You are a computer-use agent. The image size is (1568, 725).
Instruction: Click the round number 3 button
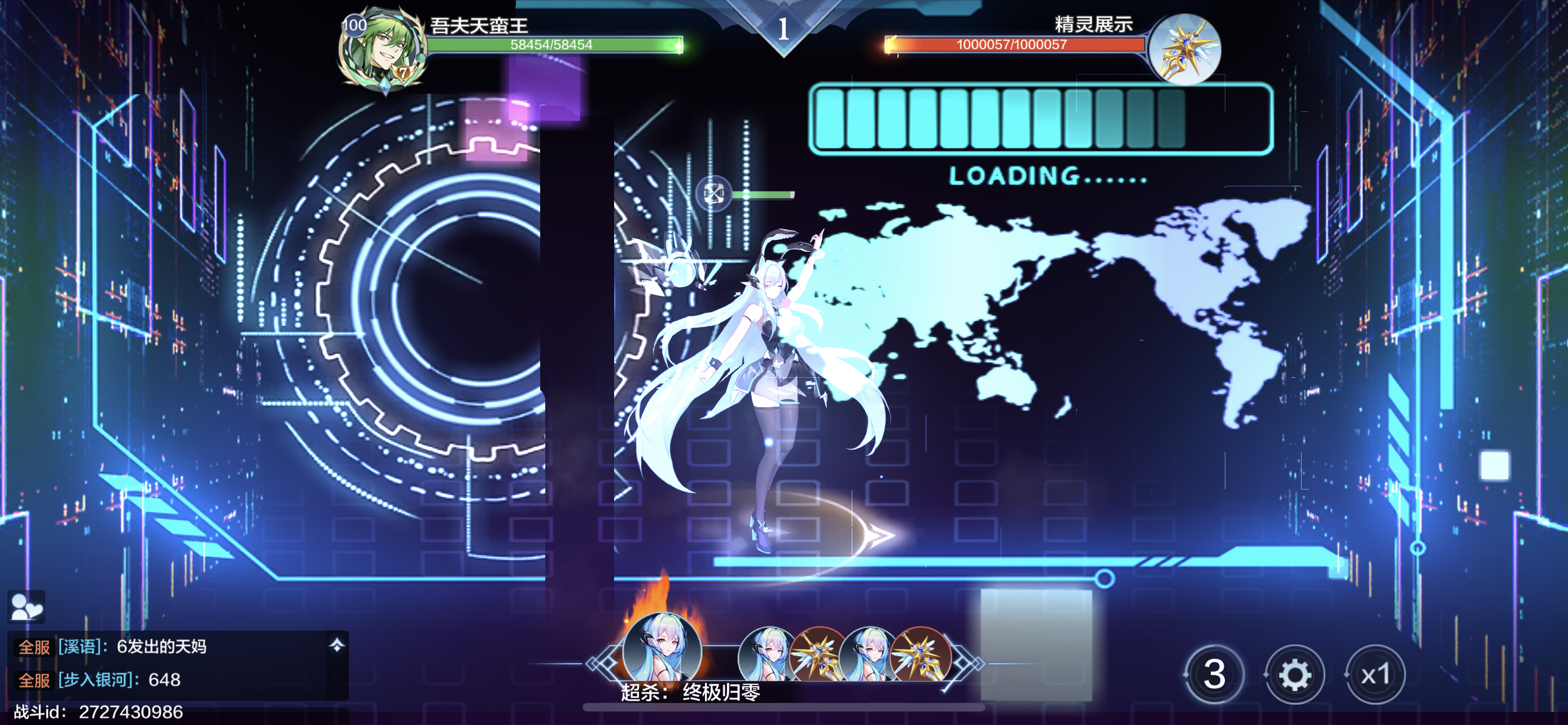[1214, 675]
